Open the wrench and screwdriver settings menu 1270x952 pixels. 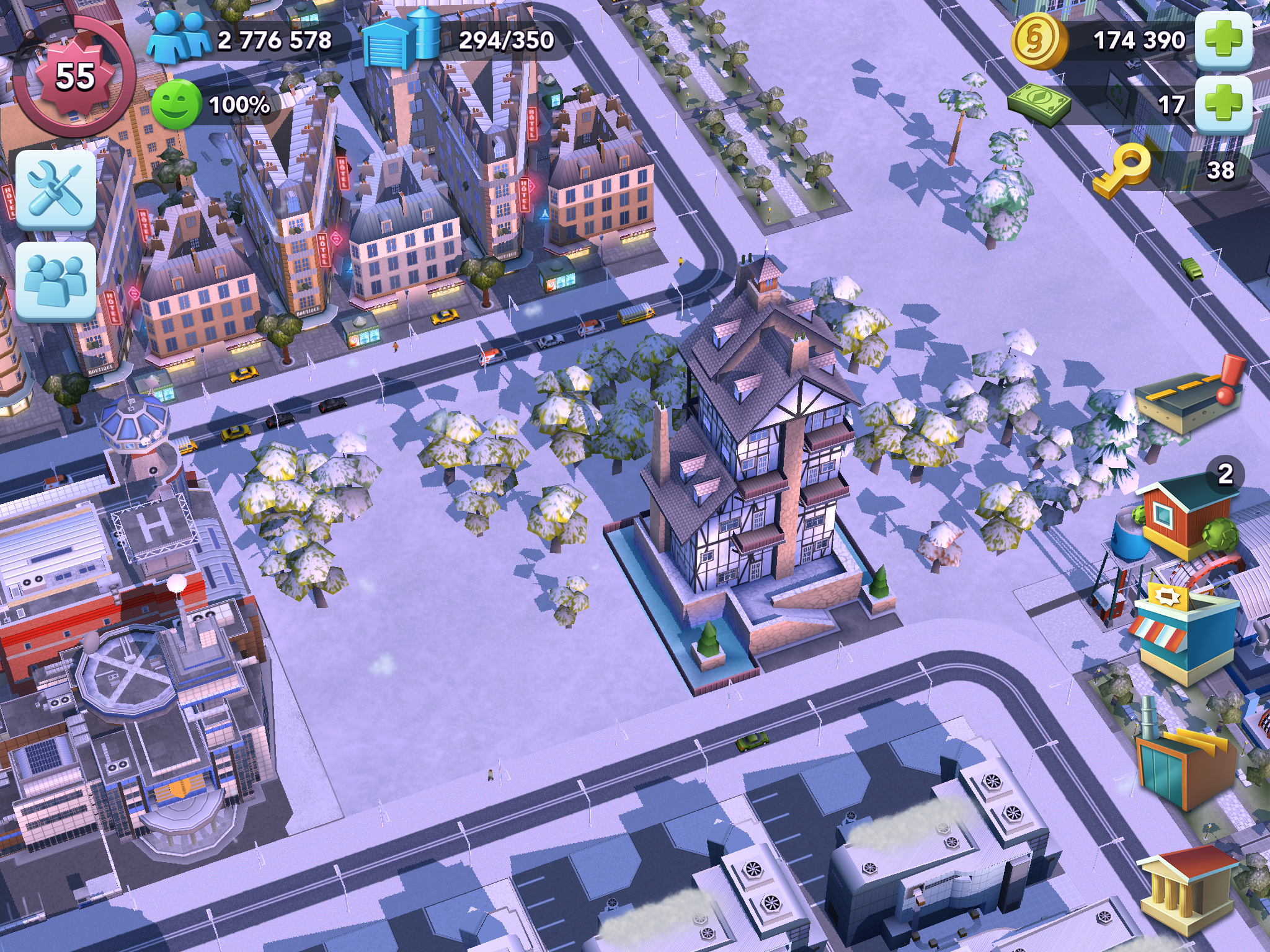[x=56, y=189]
